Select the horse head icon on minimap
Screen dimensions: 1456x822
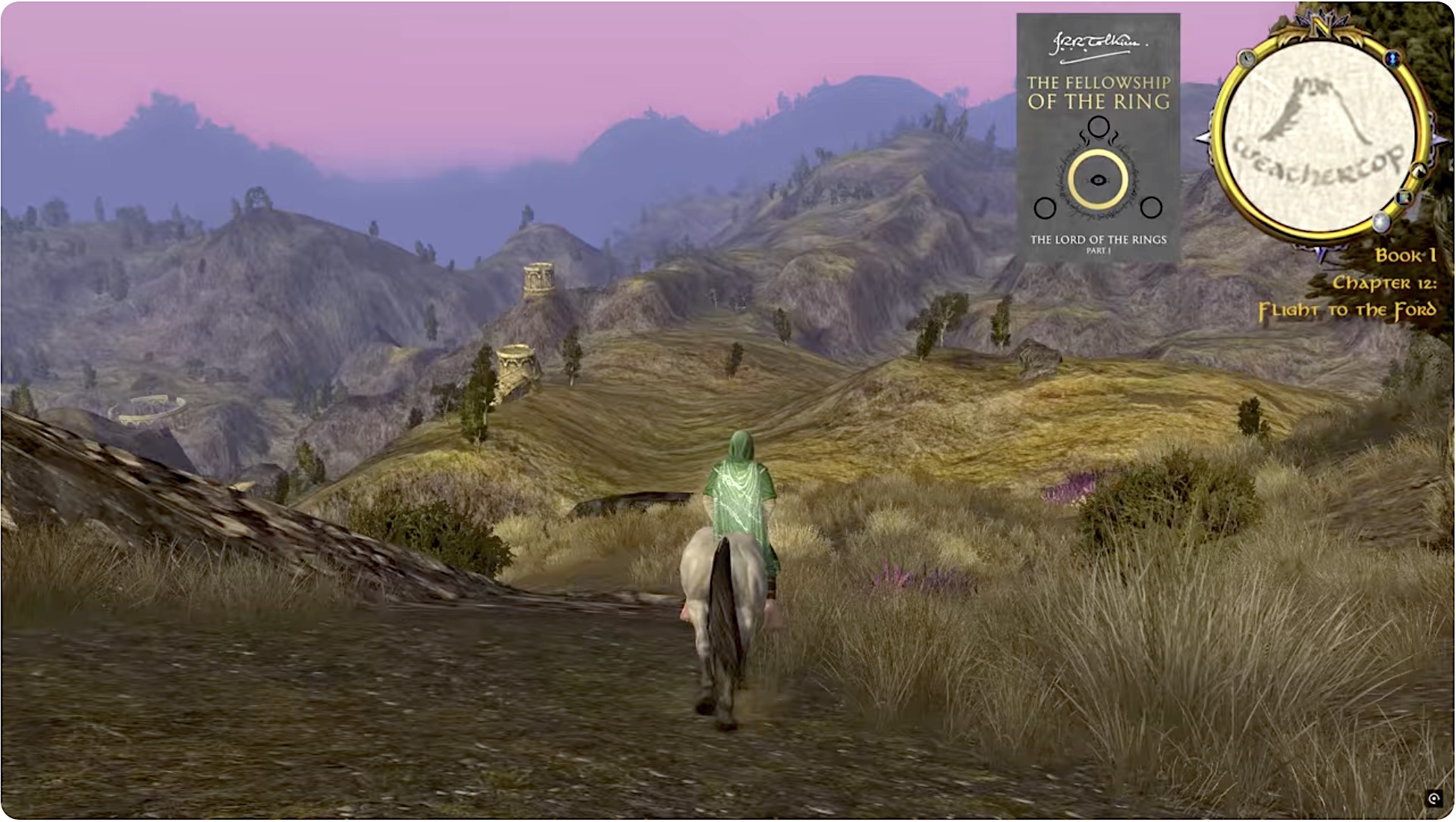[x=1418, y=171]
